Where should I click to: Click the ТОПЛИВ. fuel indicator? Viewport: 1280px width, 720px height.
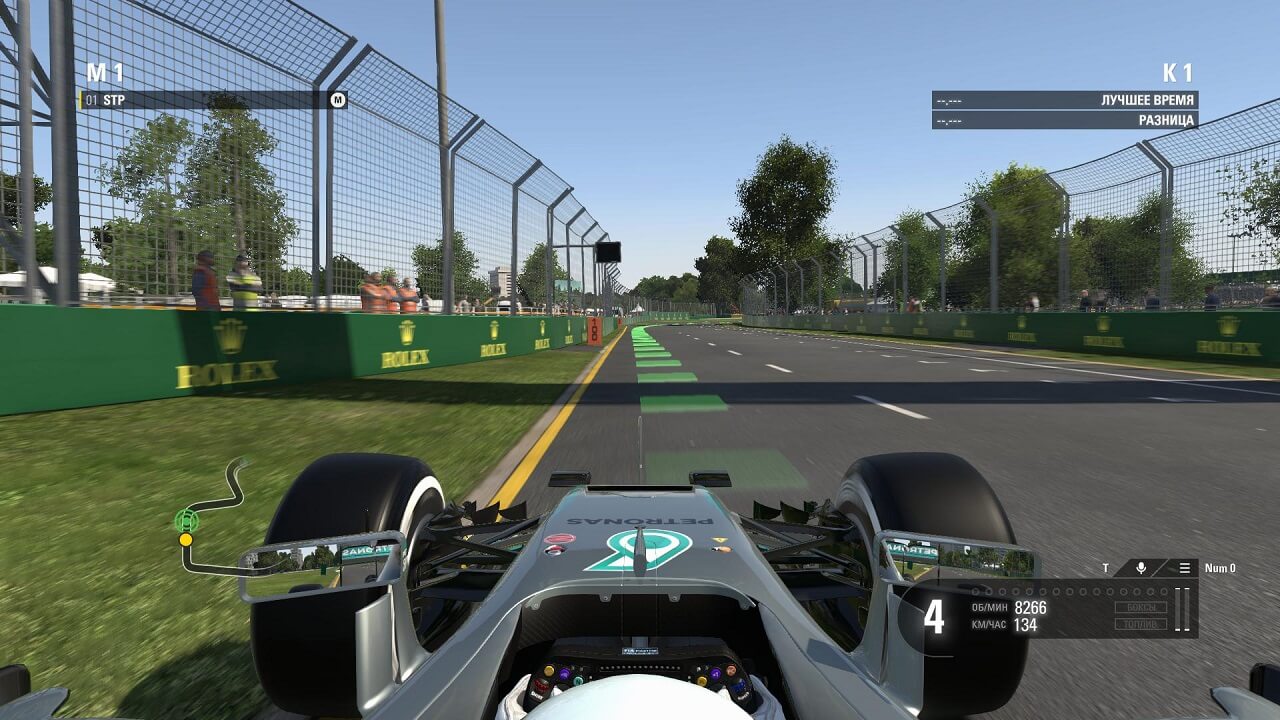(x=1141, y=624)
